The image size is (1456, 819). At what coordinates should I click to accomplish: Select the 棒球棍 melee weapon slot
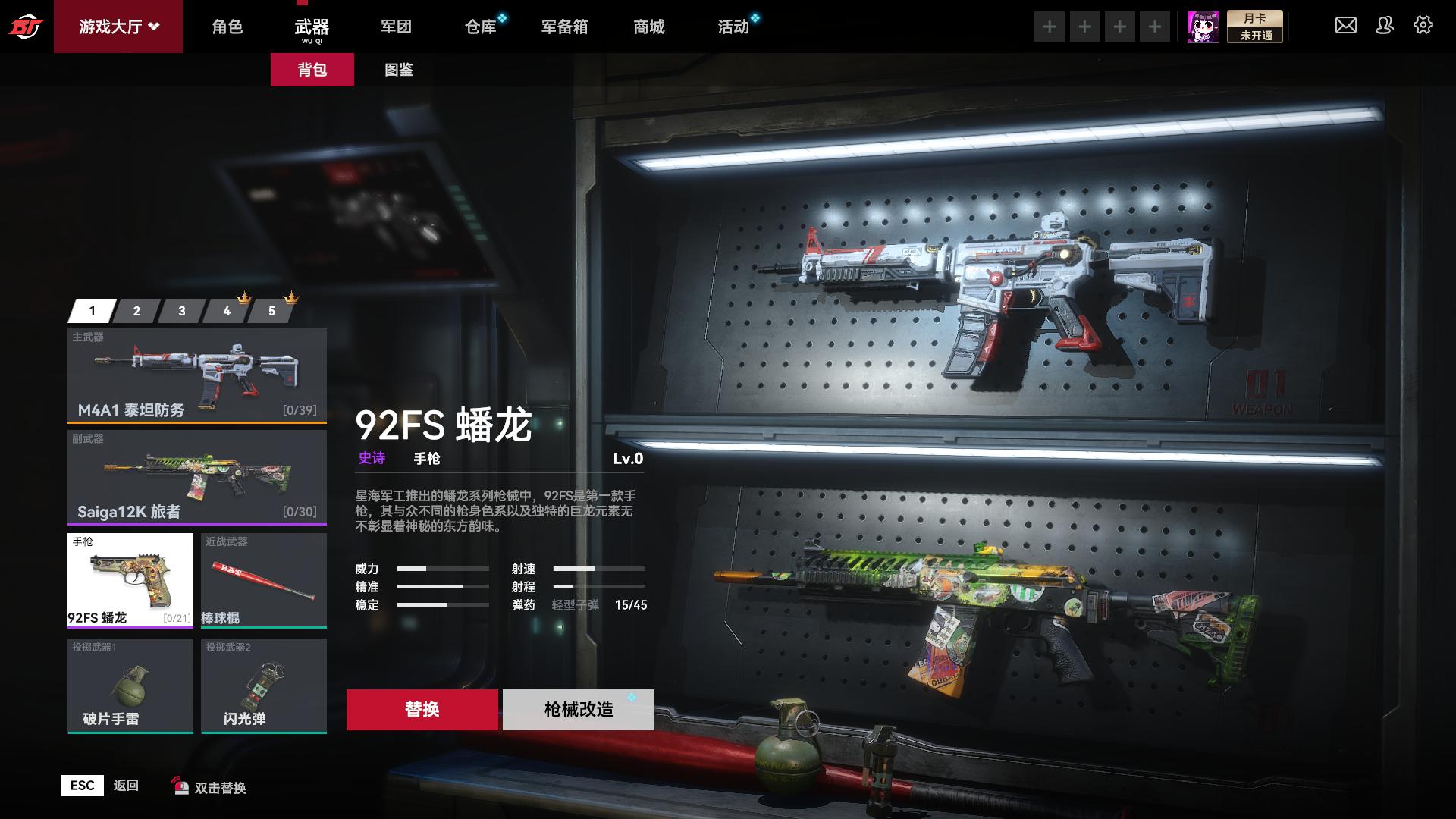[x=263, y=580]
